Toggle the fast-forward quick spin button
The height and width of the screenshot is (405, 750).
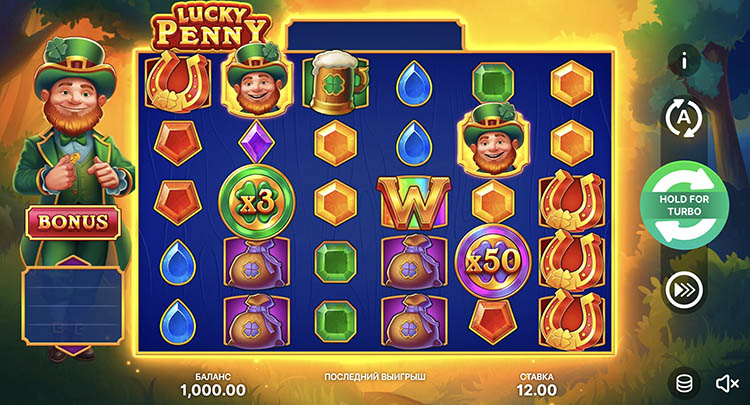[x=684, y=290]
